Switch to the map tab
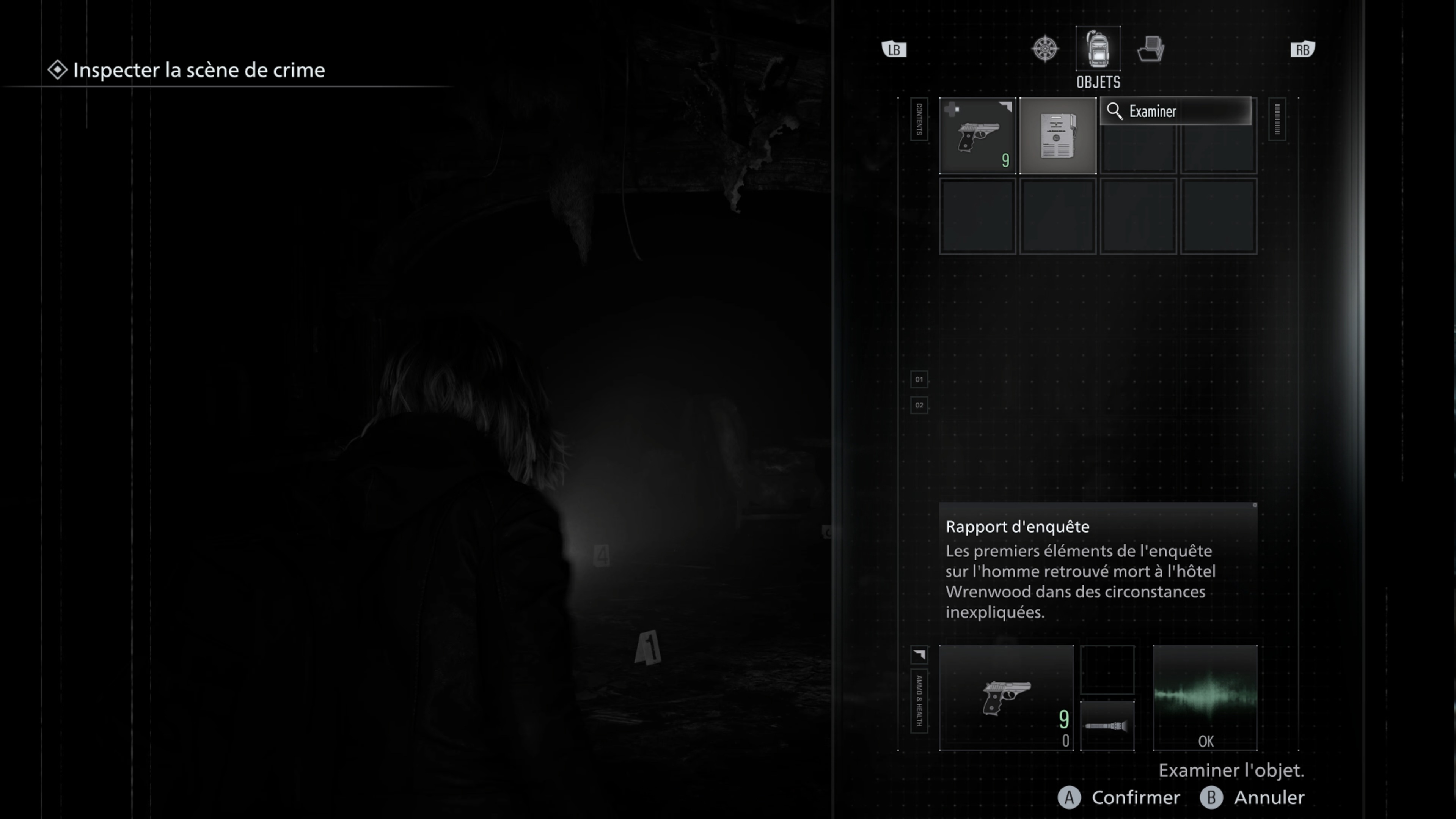 point(1045,49)
